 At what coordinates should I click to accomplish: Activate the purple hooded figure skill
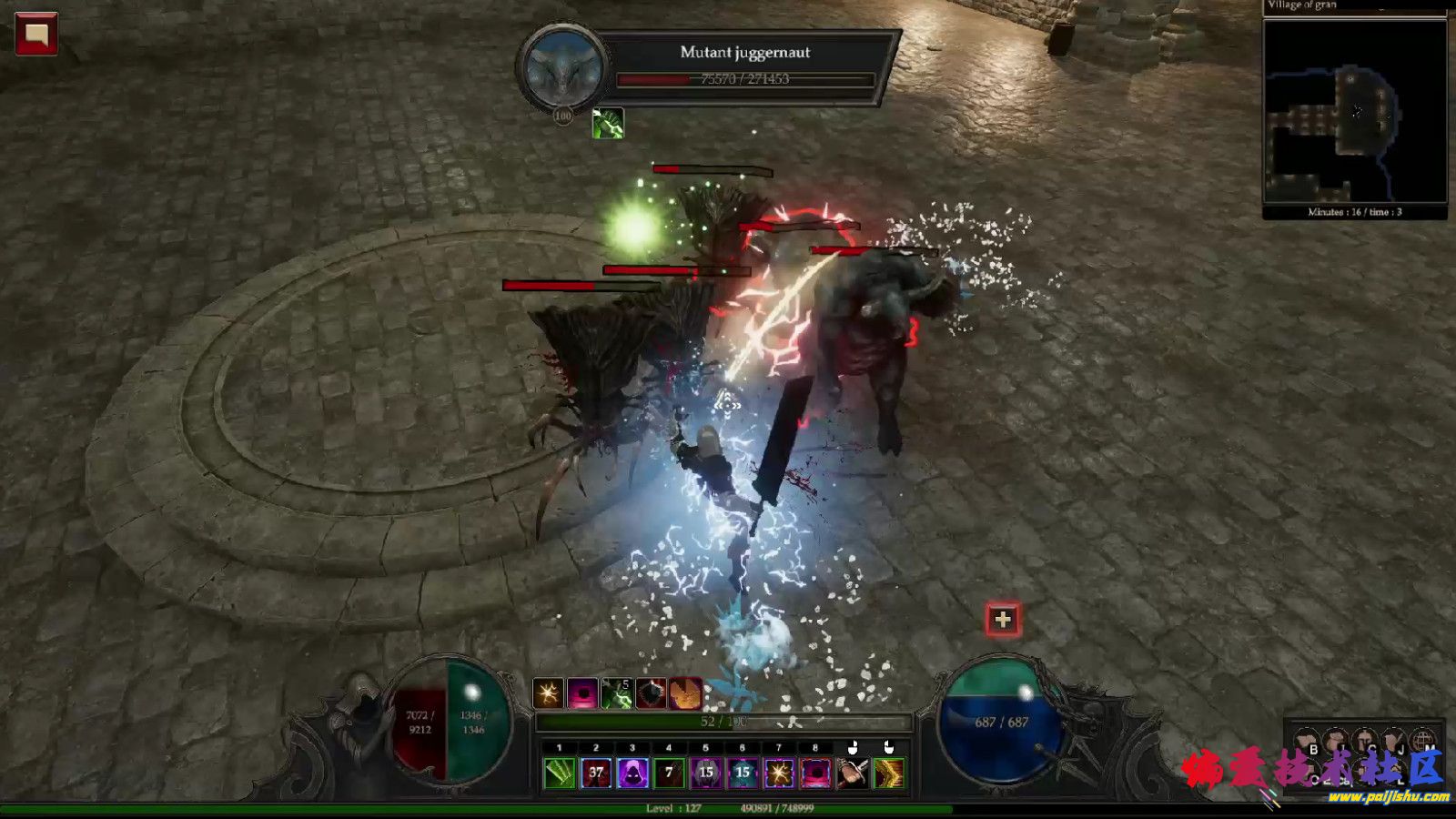[x=632, y=773]
